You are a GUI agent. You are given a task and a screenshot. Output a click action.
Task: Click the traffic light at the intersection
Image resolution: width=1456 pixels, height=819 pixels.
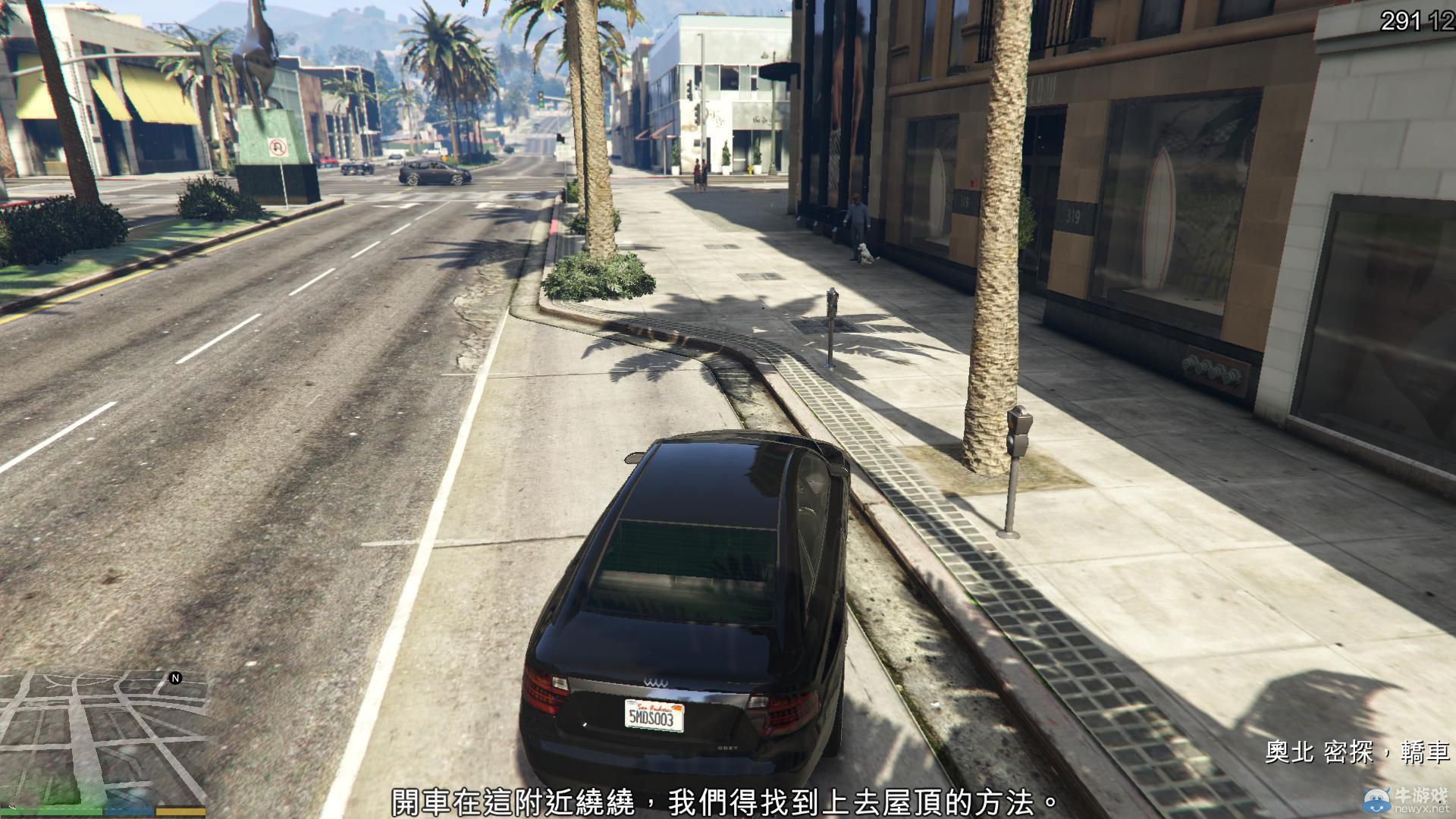click(541, 99)
